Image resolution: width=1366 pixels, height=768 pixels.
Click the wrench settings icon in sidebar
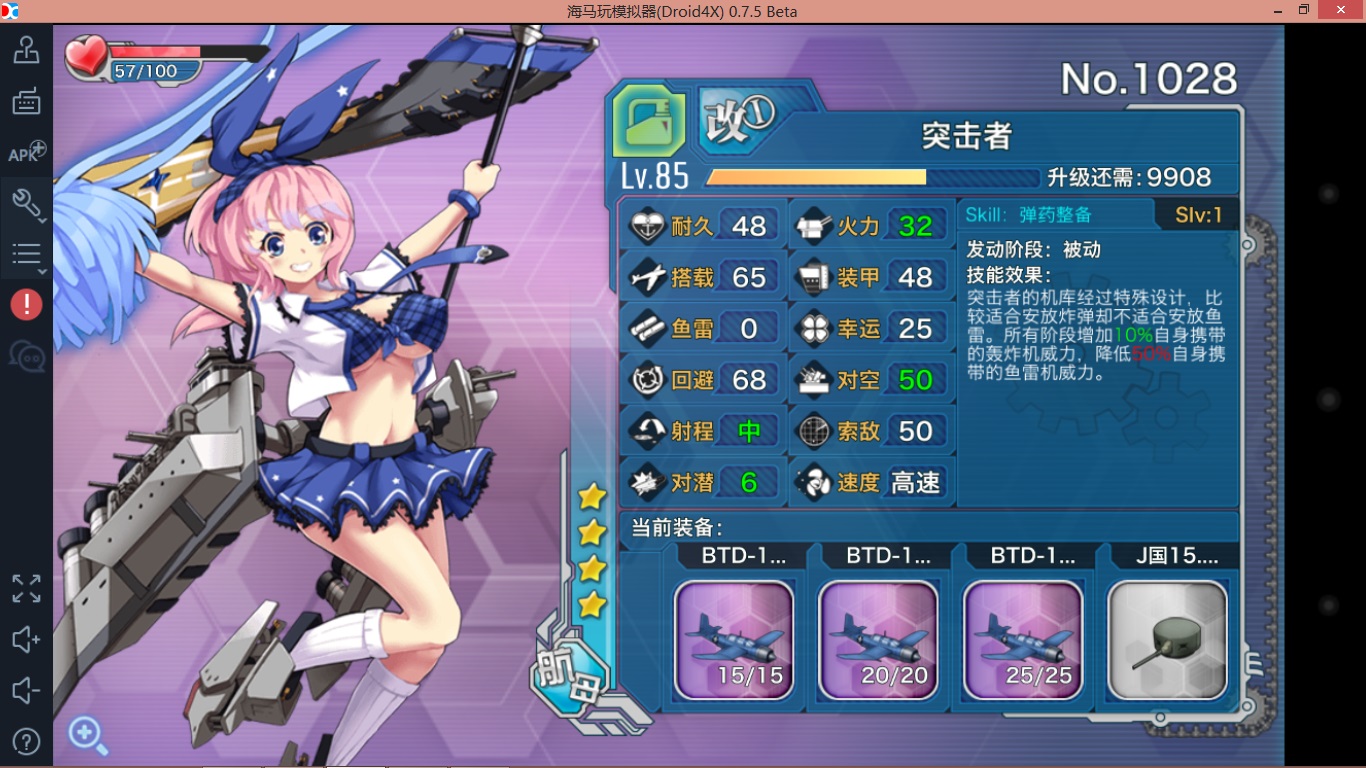[24, 203]
